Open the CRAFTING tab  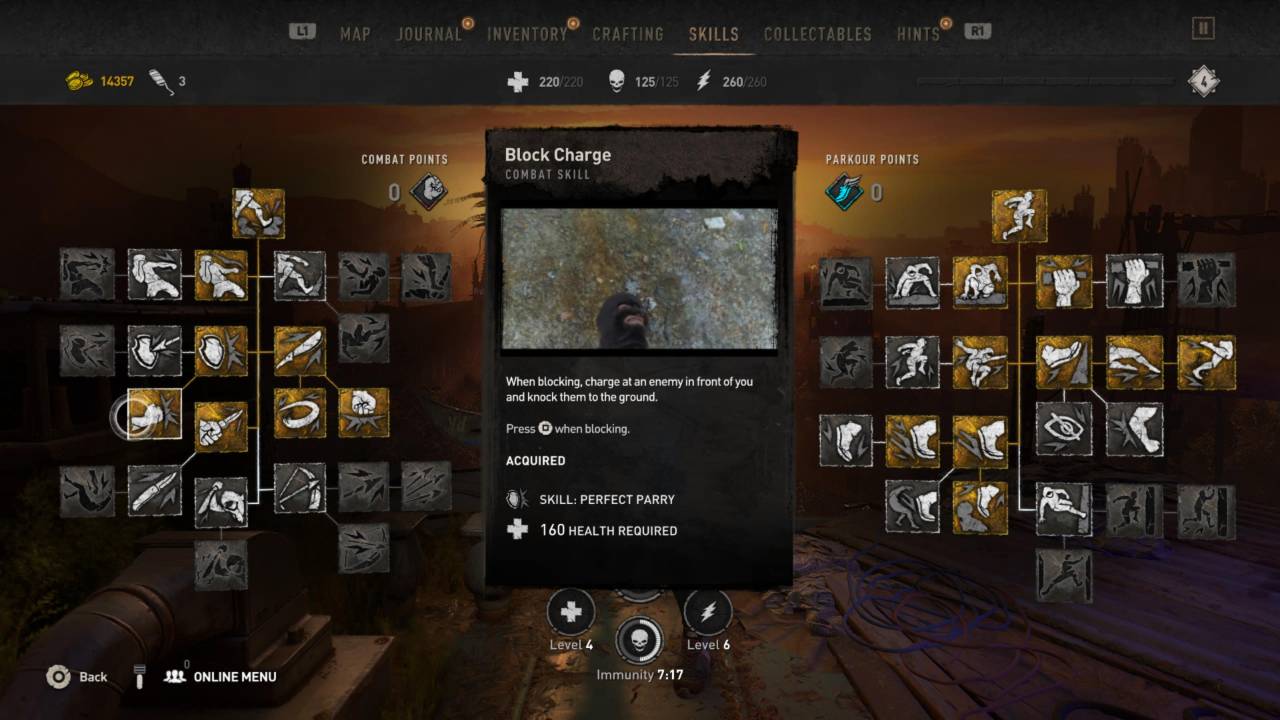coord(628,33)
